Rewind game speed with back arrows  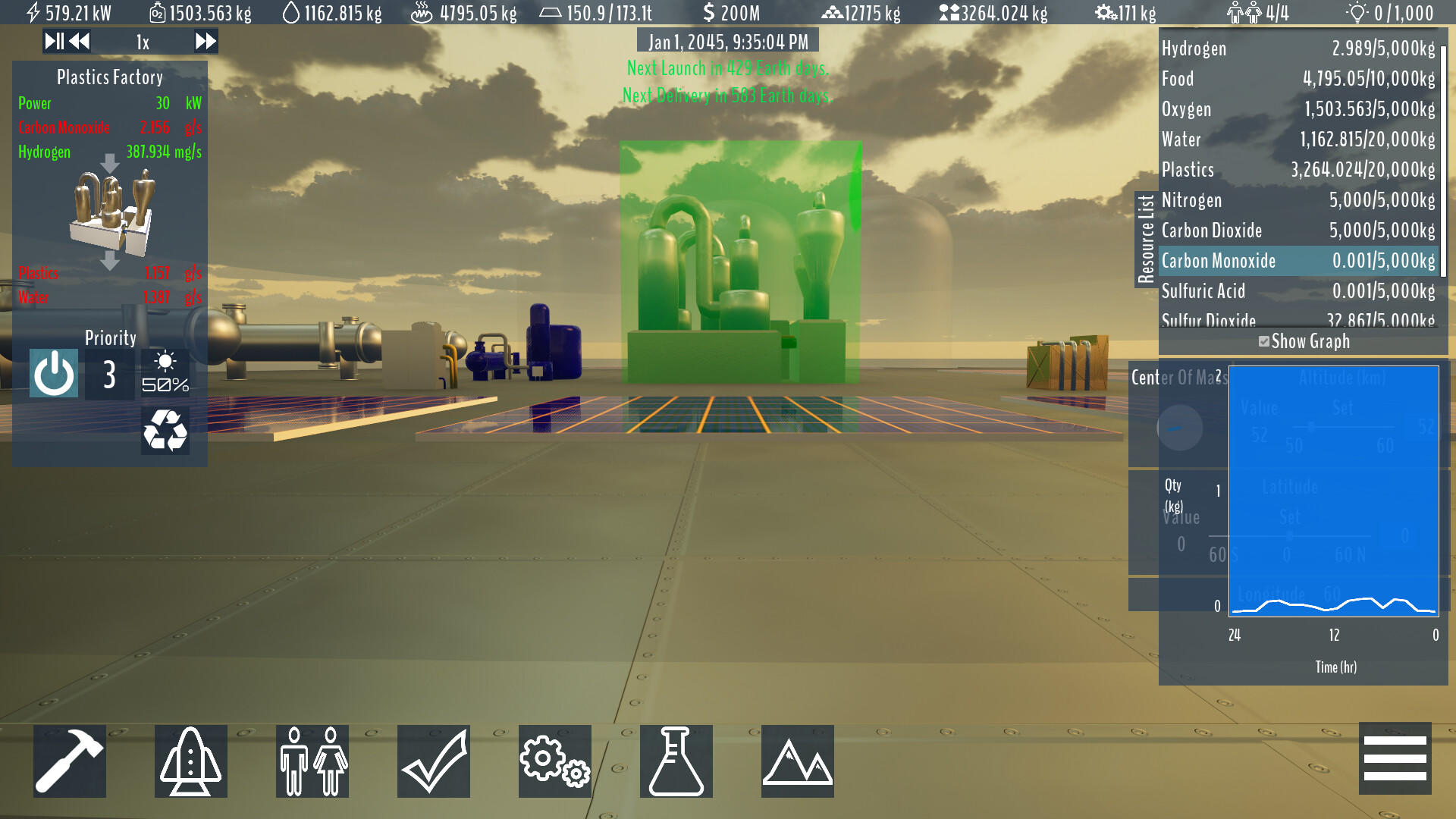coord(79,42)
